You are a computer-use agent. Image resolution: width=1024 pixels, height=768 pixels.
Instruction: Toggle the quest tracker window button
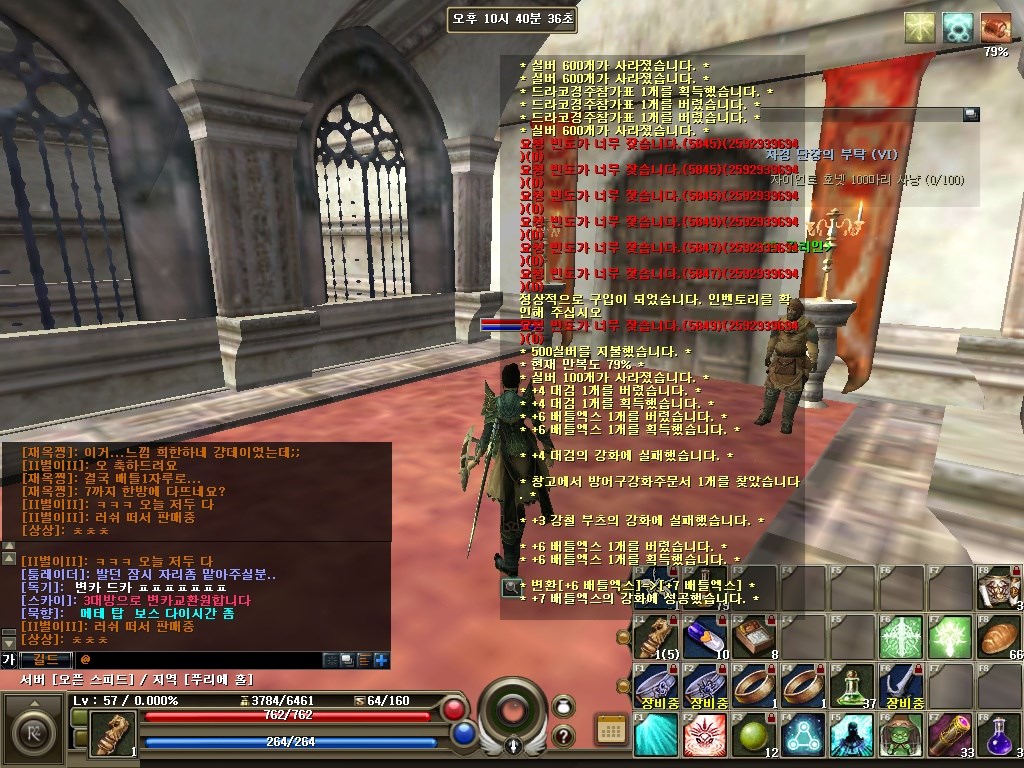coord(970,115)
